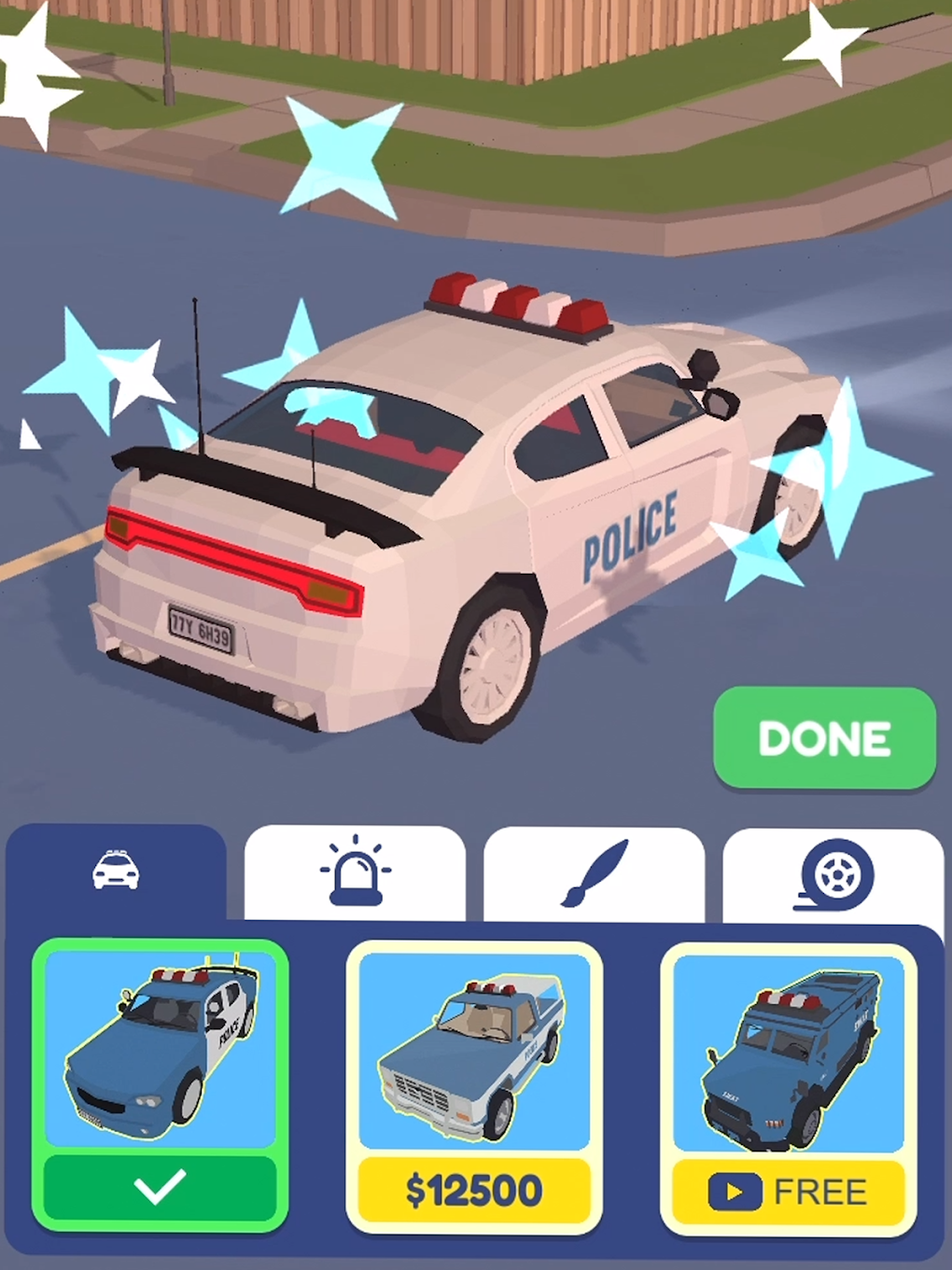This screenshot has width=952, height=1270.
Task: Confirm customization with the DONE button
Action: coord(824,738)
